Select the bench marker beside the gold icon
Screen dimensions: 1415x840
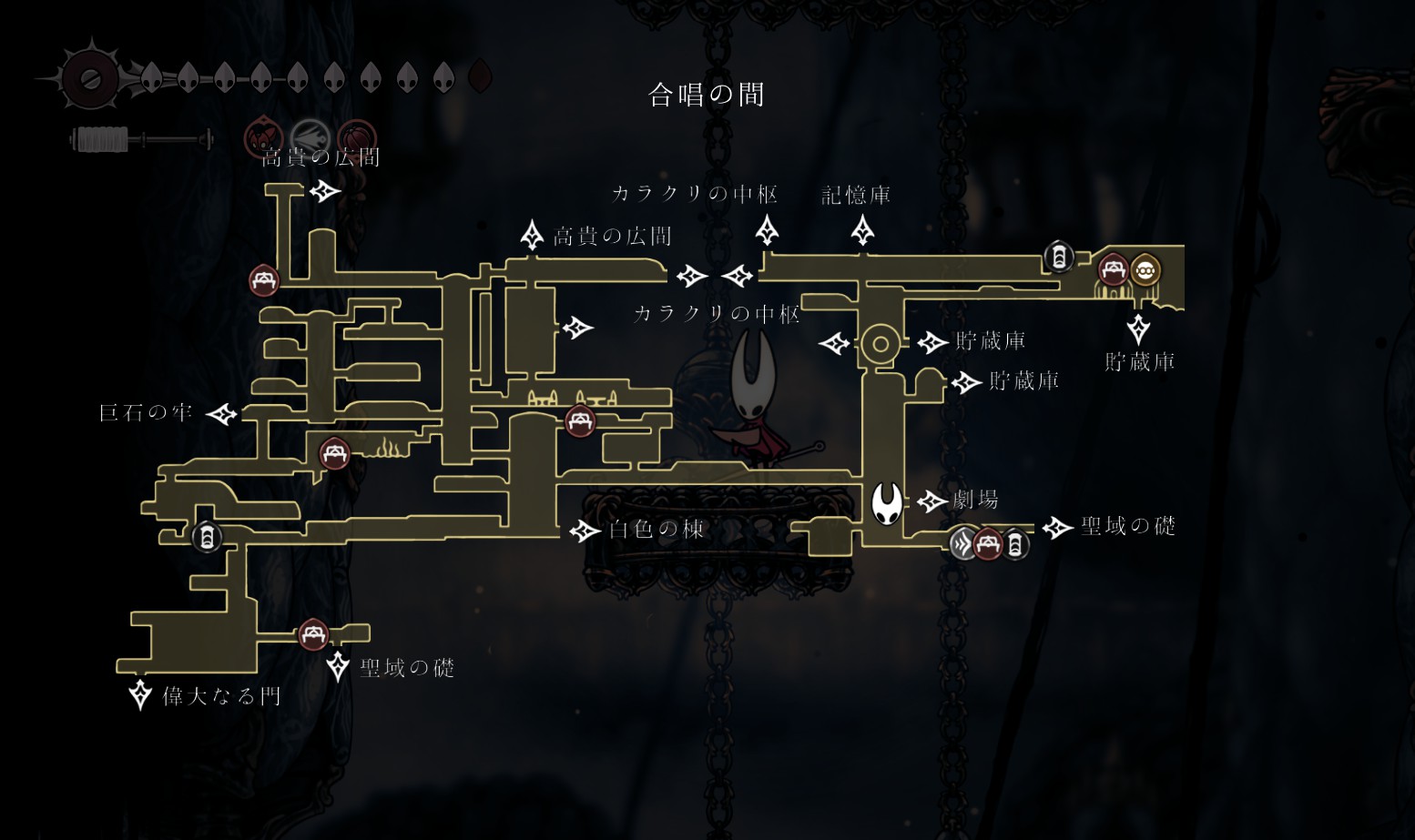(1113, 270)
